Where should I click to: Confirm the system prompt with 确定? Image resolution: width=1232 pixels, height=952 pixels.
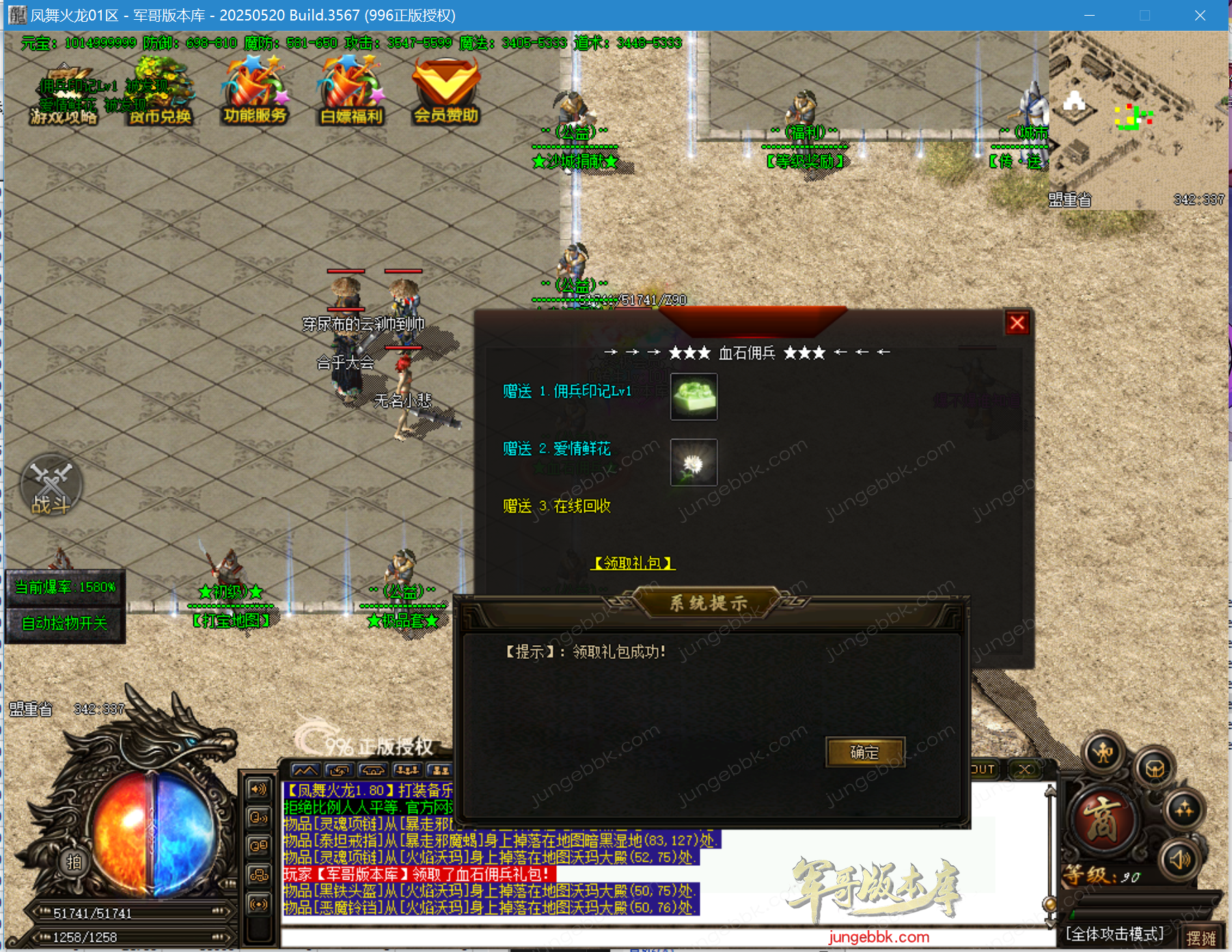864,752
